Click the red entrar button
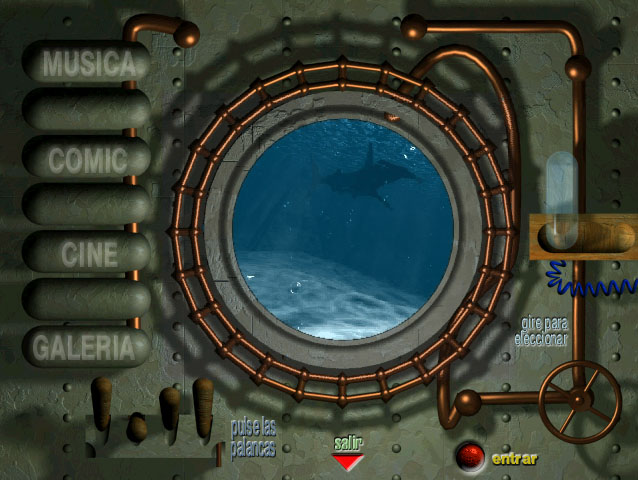Image resolution: width=638 pixels, height=480 pixels. tap(470, 457)
